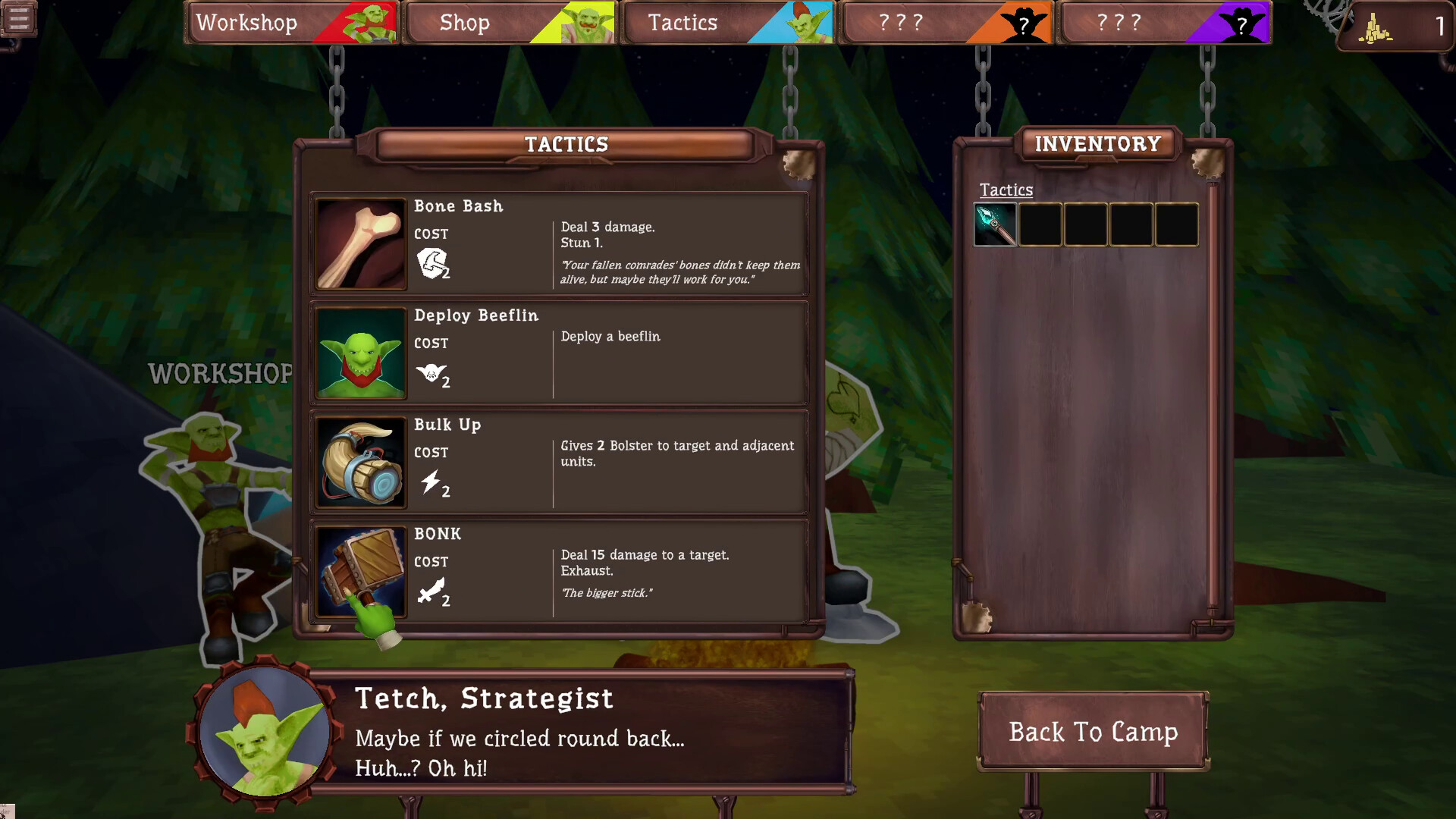Click the orange locked ??? tab
This screenshot has width=1456, height=819.
(x=946, y=23)
